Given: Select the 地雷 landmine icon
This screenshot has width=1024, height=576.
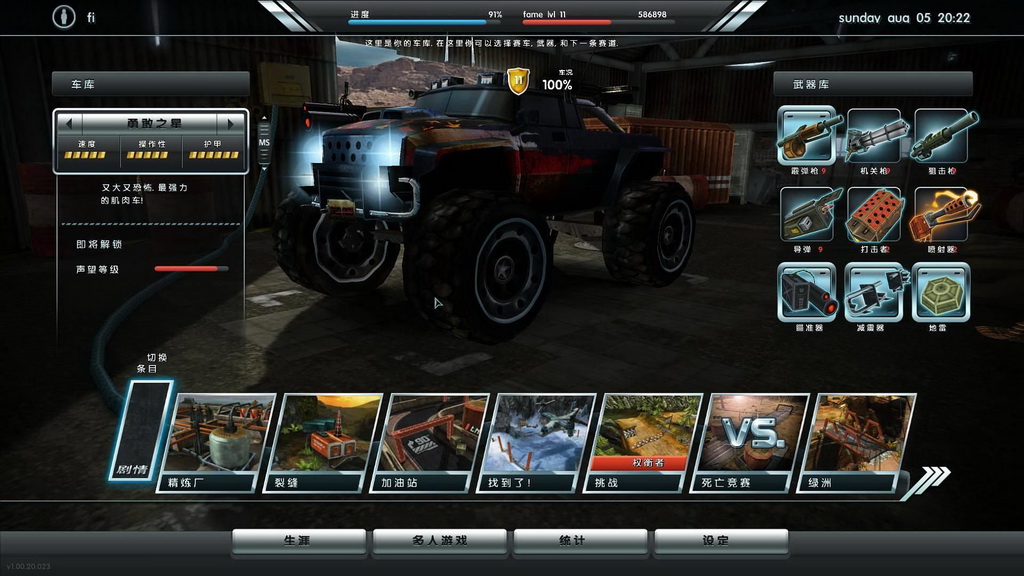Looking at the screenshot, I should tap(941, 291).
